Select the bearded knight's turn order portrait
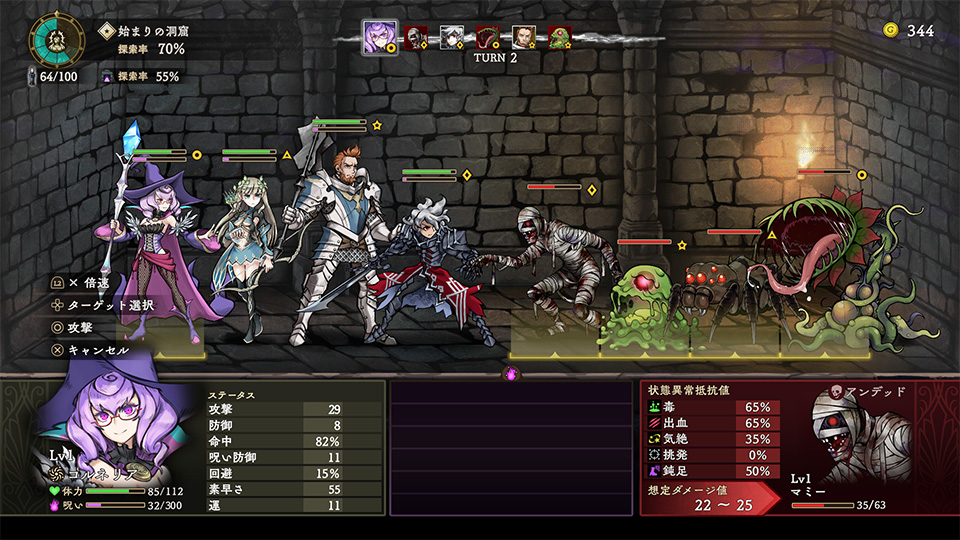The height and width of the screenshot is (540, 960). [524, 38]
